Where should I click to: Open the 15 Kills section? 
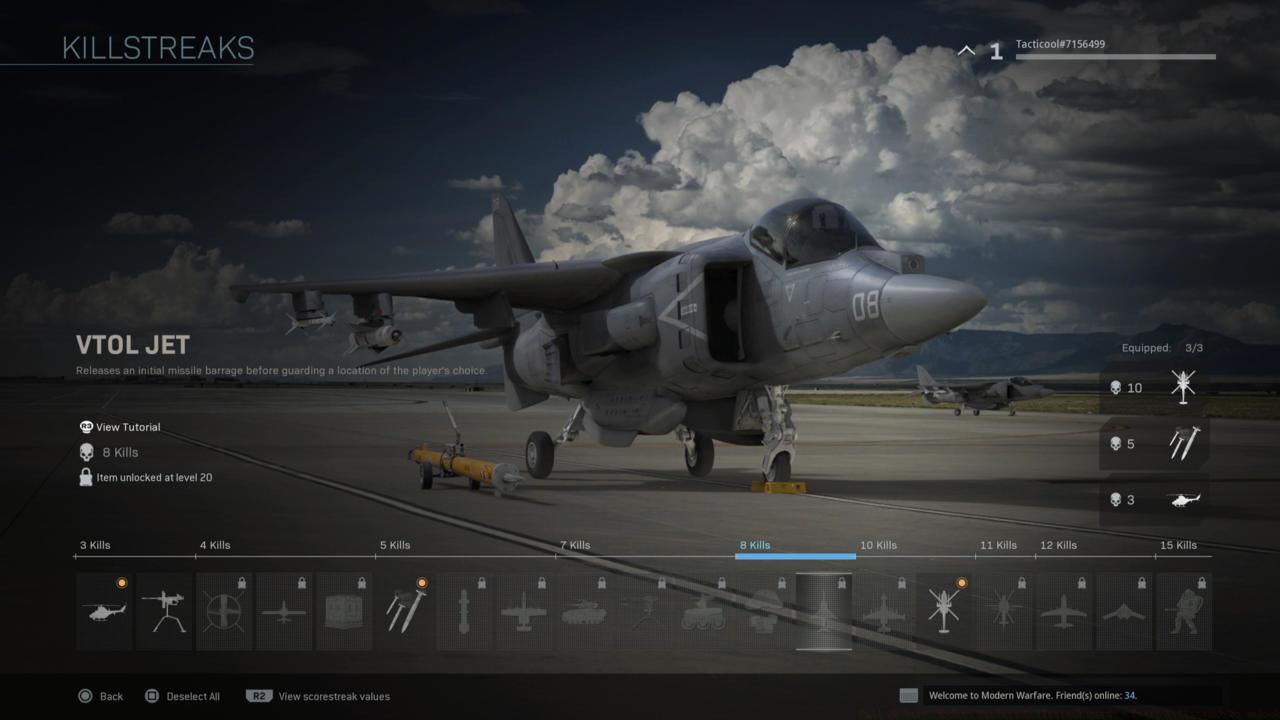pyautogui.click(x=1180, y=545)
